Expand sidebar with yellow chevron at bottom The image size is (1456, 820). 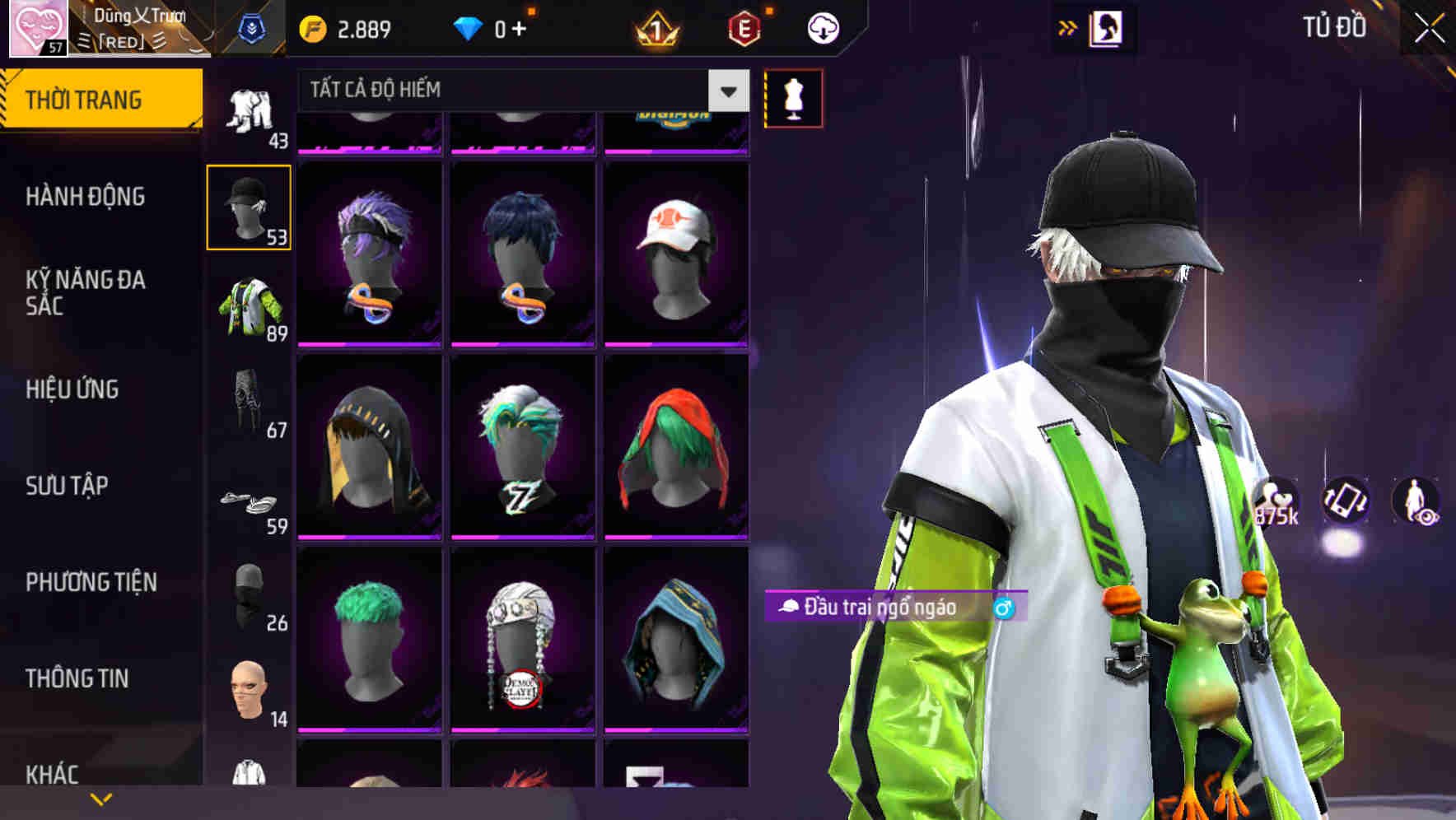tap(101, 799)
